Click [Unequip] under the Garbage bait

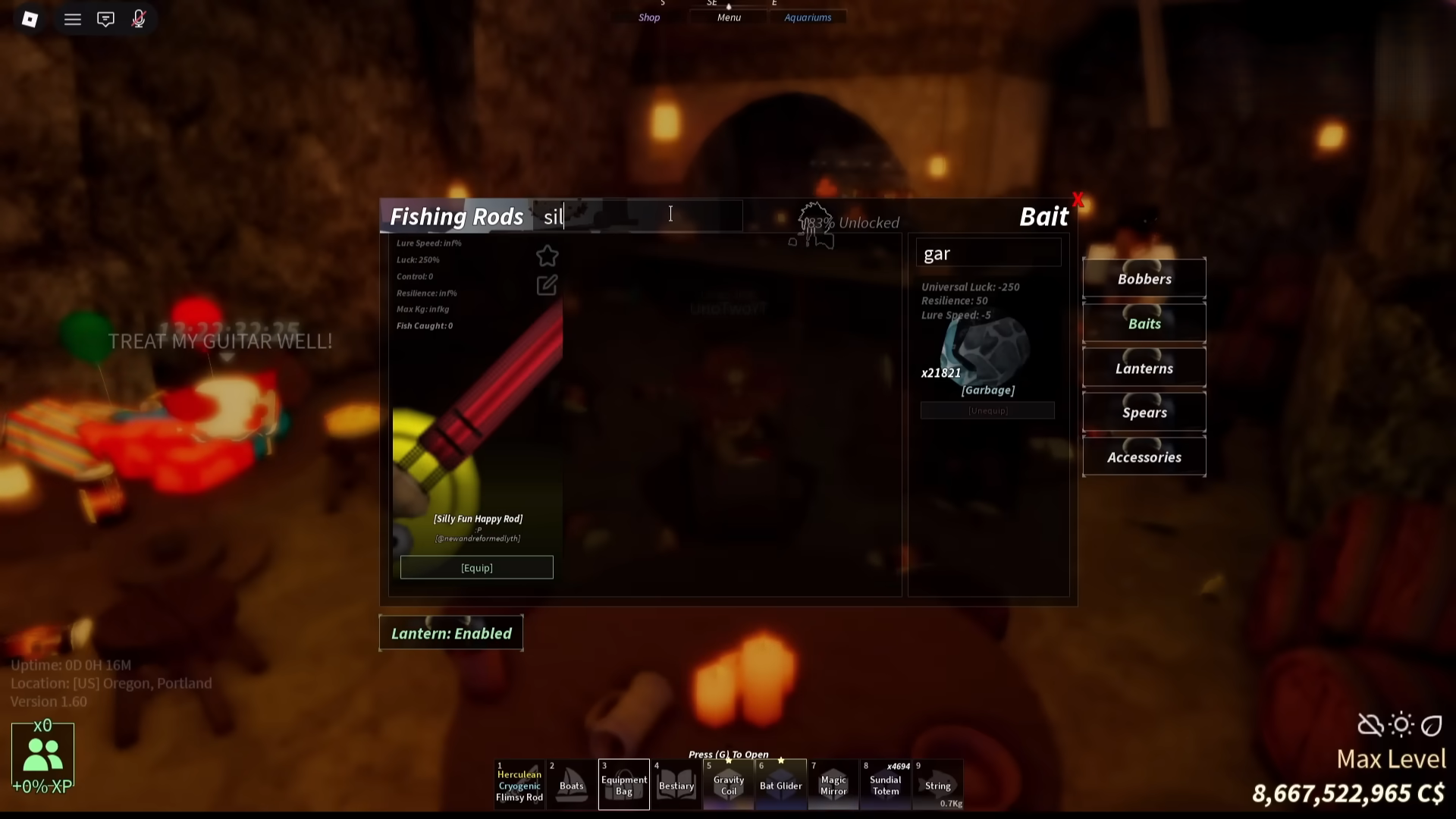click(x=987, y=410)
